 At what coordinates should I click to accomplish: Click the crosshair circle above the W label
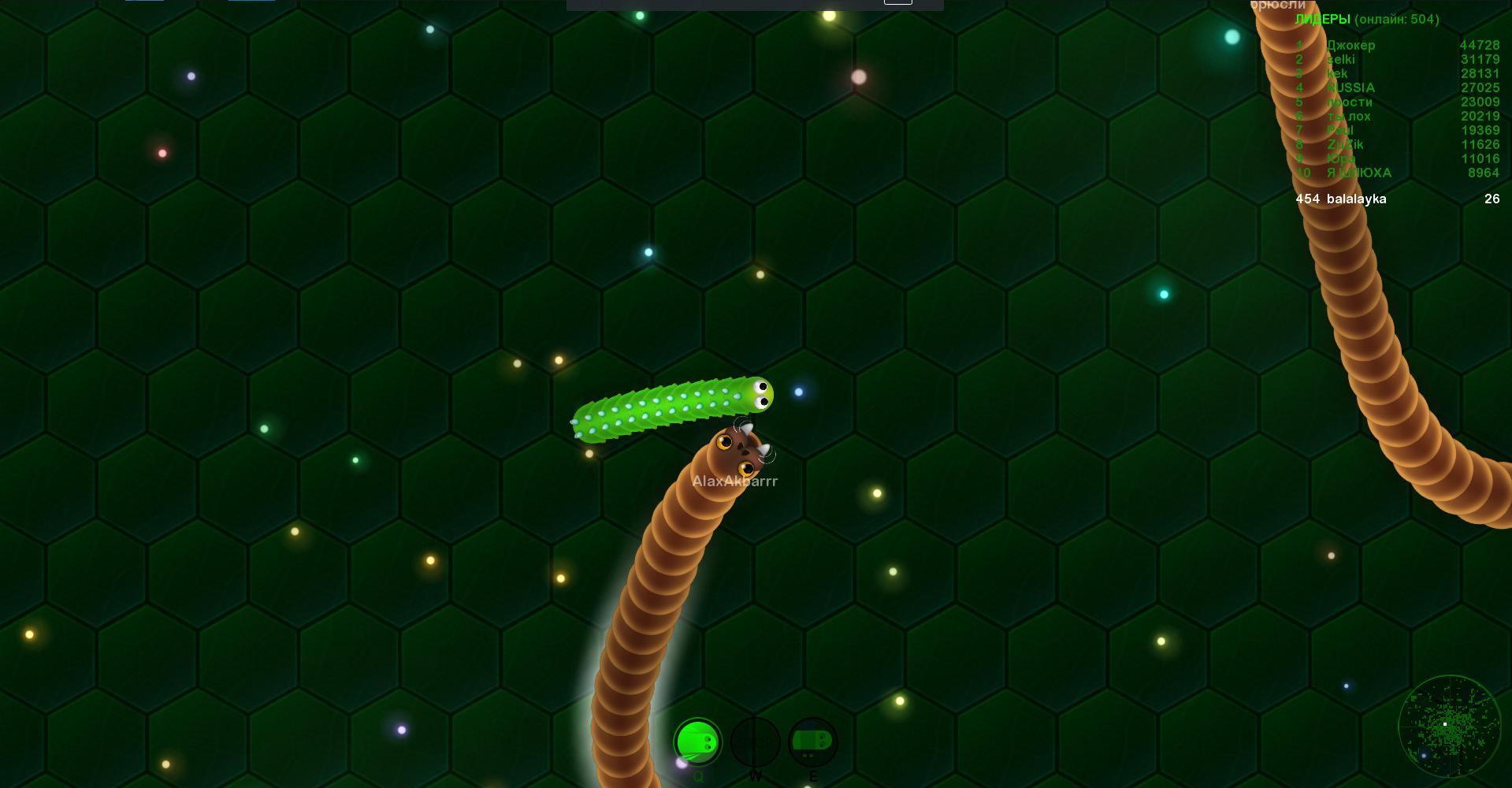[x=756, y=742]
